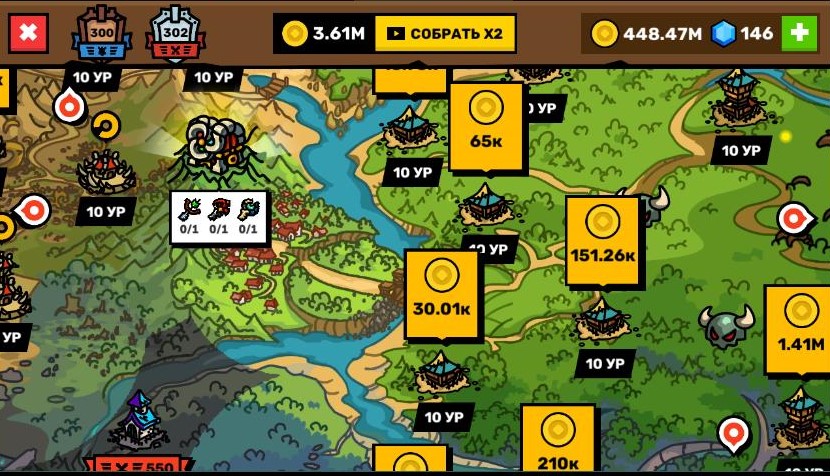830x476 pixels.
Task: Collect the 30.01к gold bubble
Action: tap(442, 290)
